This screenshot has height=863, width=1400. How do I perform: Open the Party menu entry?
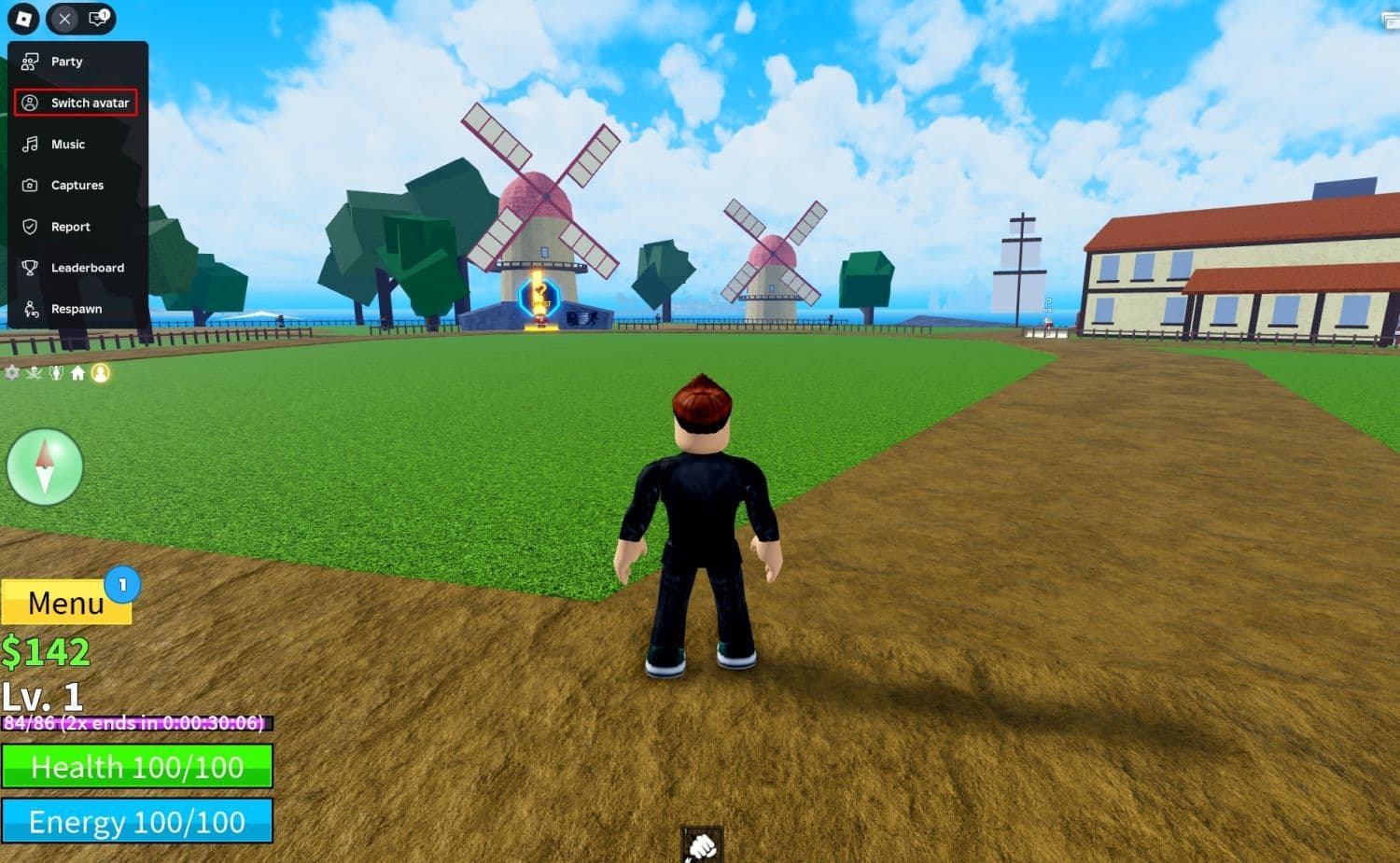coord(65,61)
